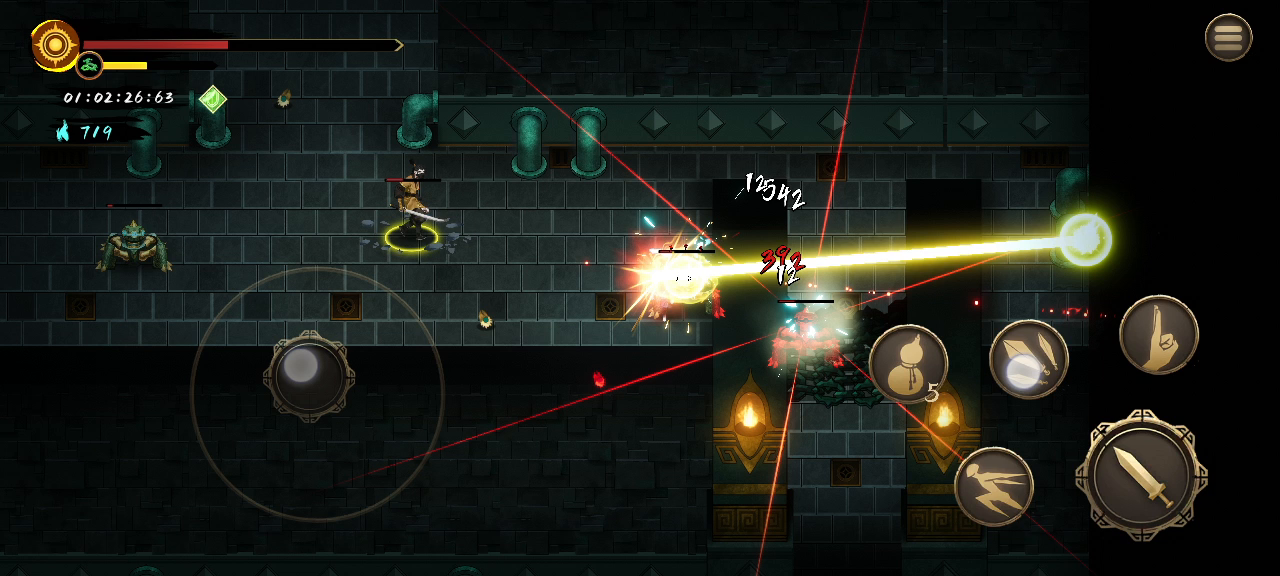Tap the sword attack button
Viewport: 1280px width, 576px height.
pos(1141,475)
